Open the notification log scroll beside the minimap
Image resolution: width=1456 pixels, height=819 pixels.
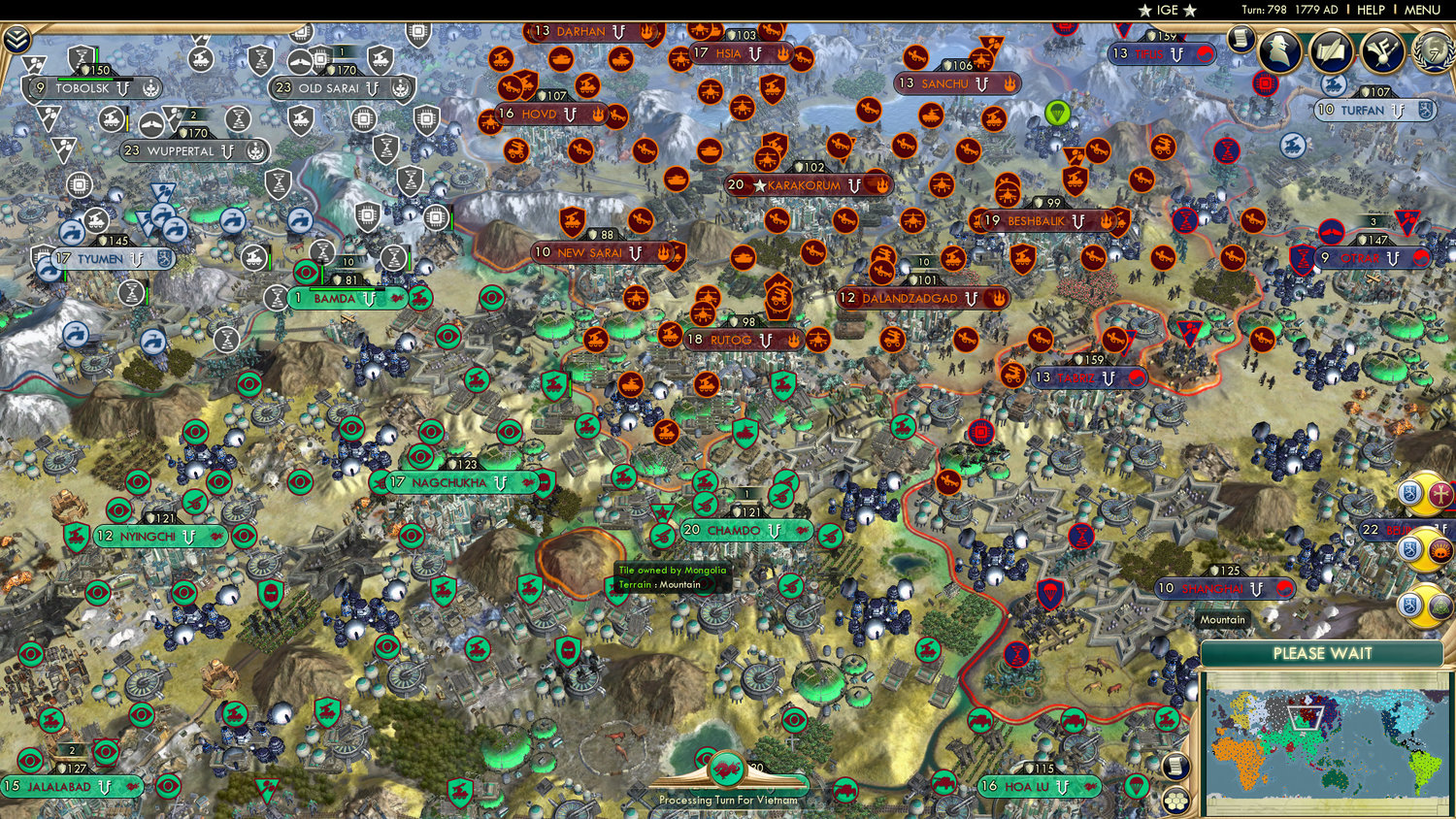point(1175,768)
